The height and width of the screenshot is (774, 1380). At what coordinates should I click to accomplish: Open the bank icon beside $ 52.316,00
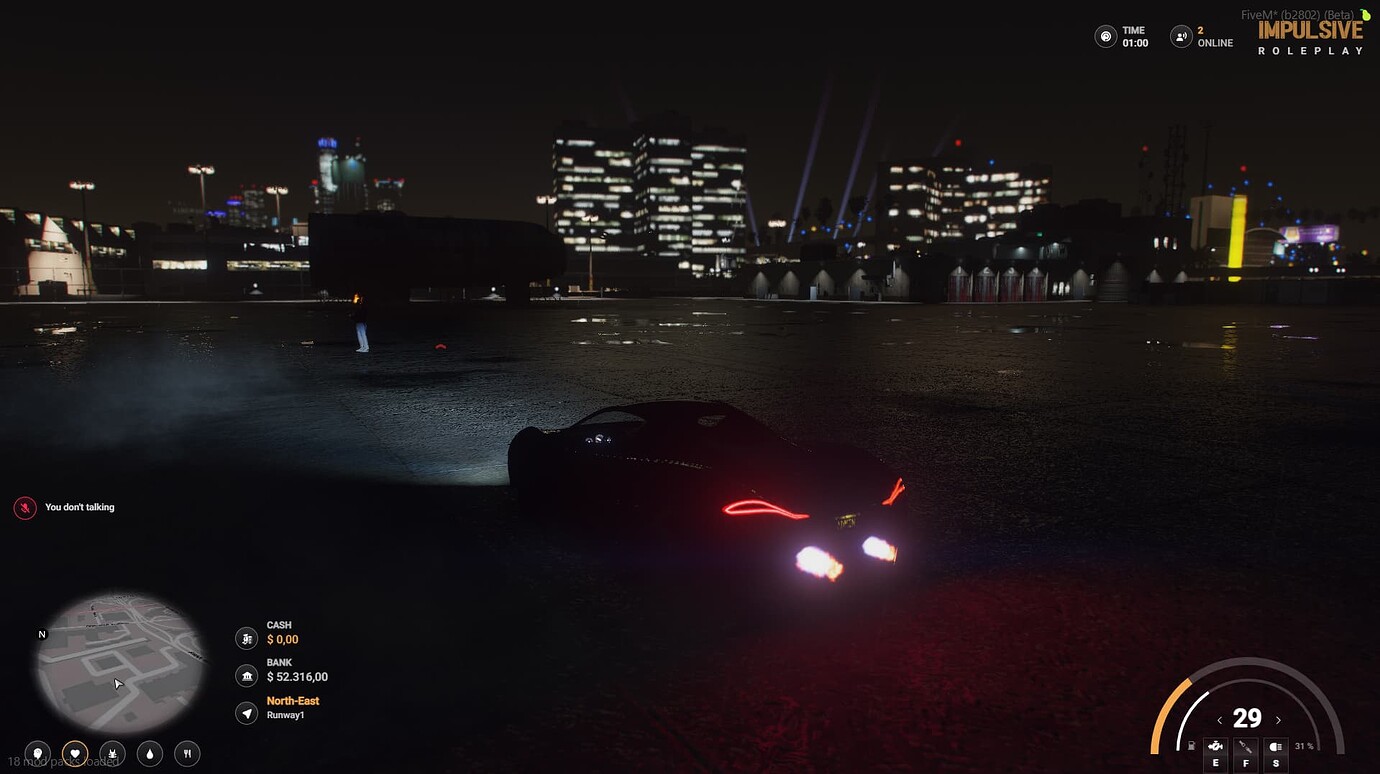[246, 676]
